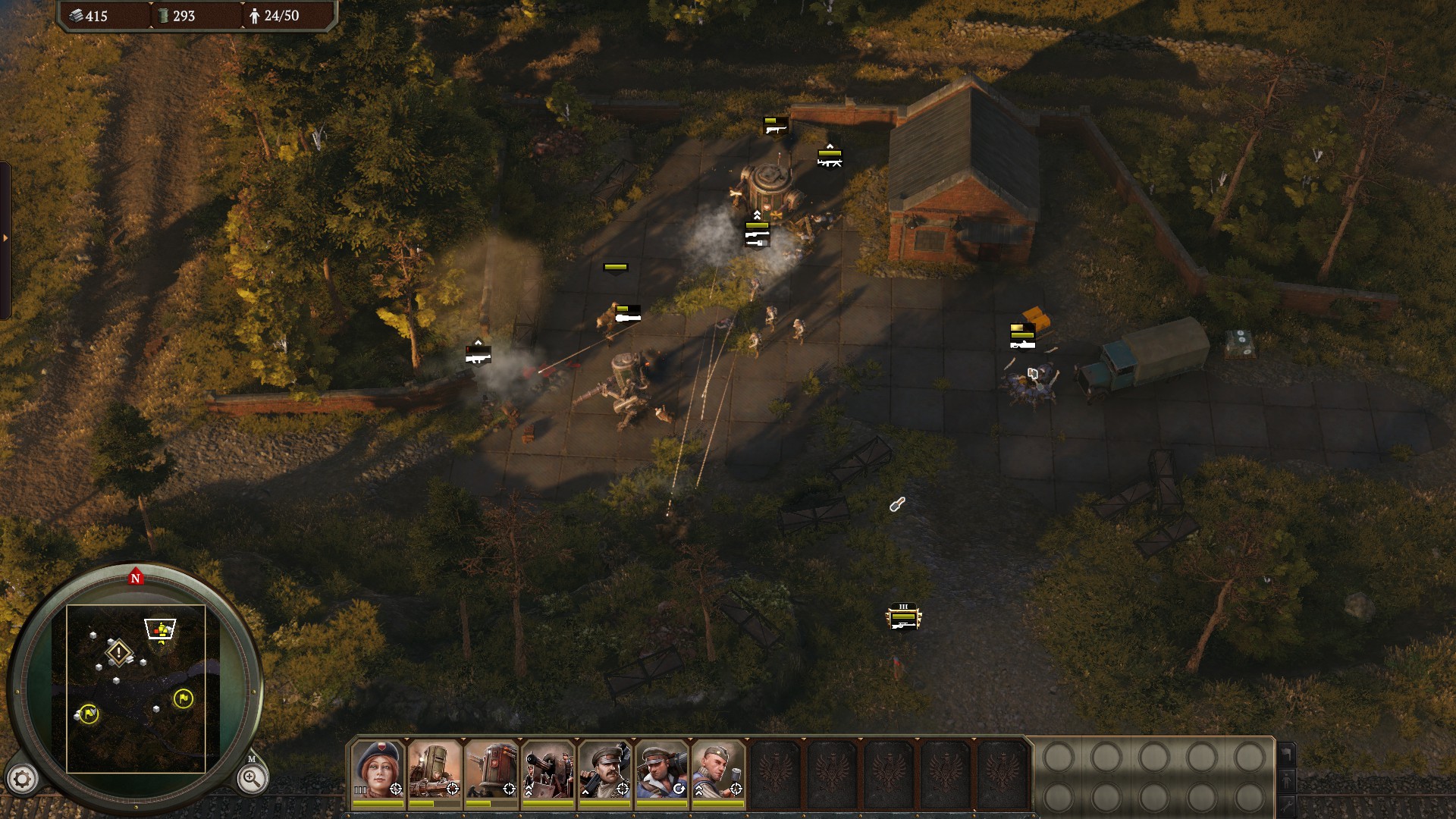Screen dimensions: 1456x819
Task: Select the veteran squad badge with laurel frame
Action: (903, 618)
